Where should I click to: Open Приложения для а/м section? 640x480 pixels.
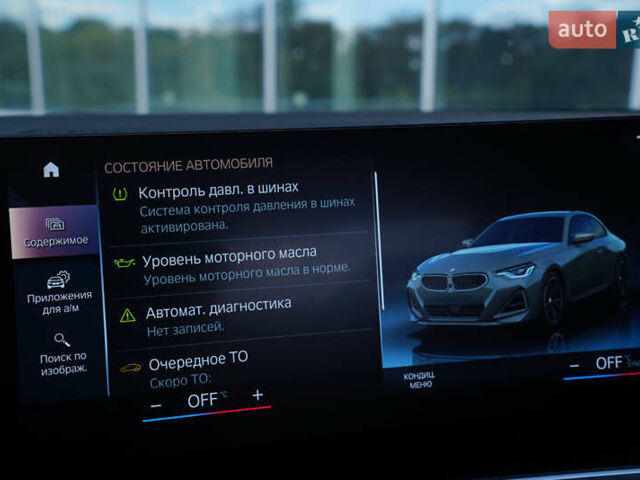(x=59, y=290)
